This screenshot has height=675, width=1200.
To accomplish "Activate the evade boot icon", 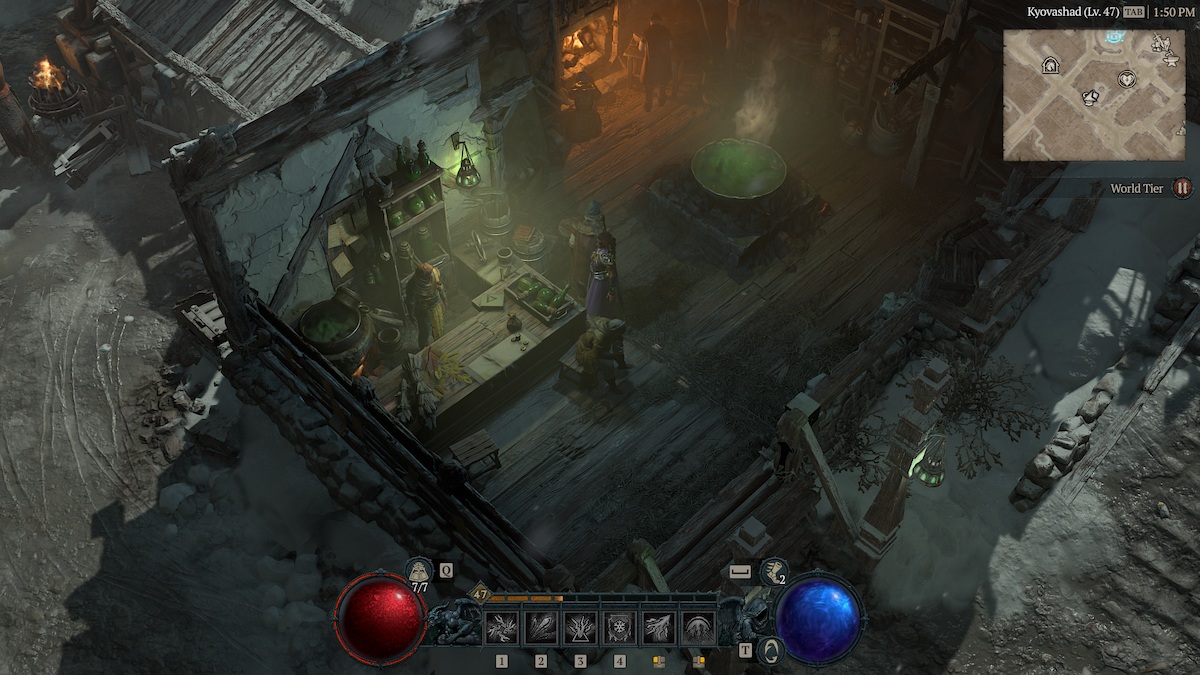I will pos(773,571).
